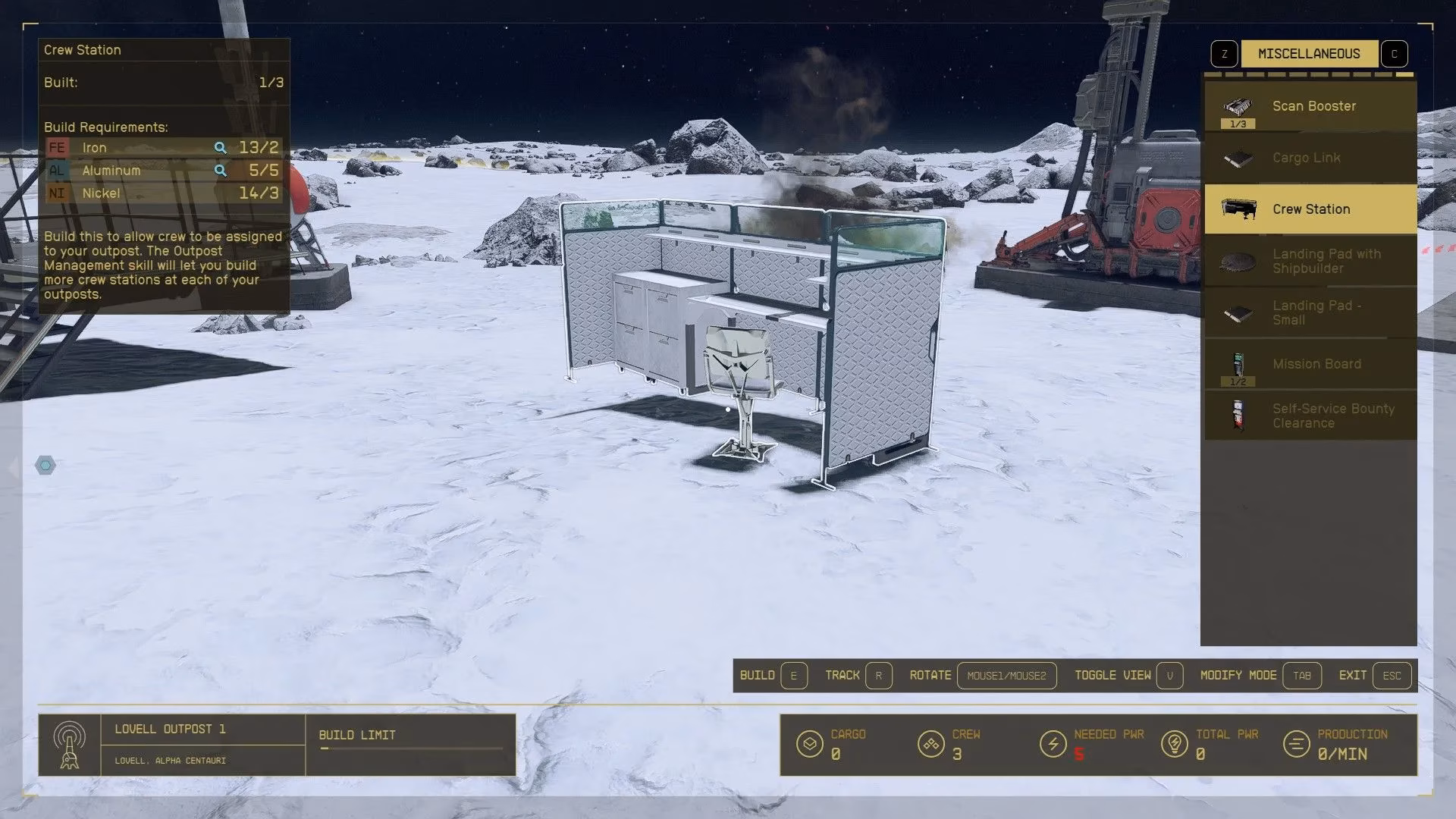Select the Mission Board icon

tap(1238, 364)
